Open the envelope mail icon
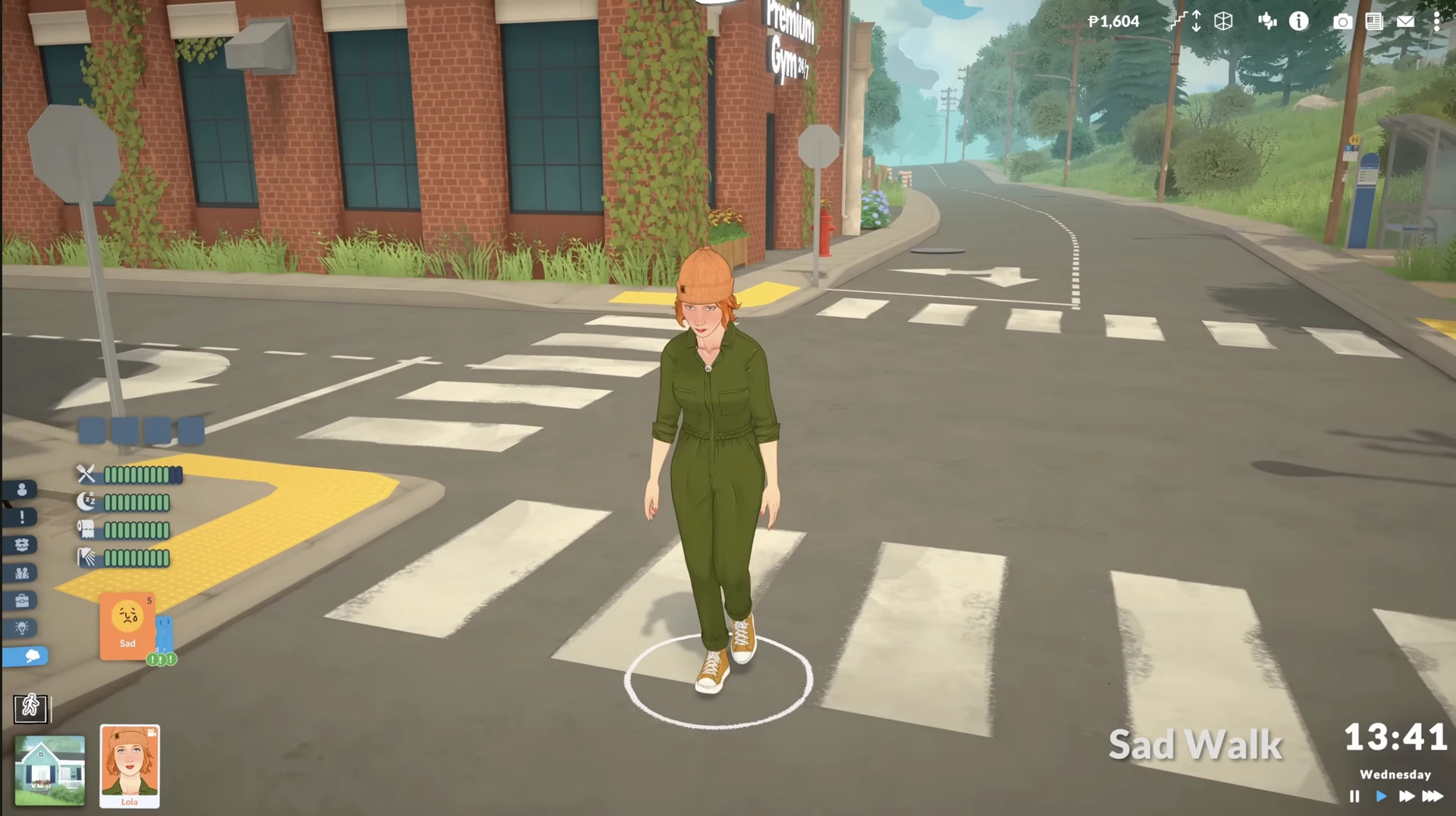 (1405, 21)
